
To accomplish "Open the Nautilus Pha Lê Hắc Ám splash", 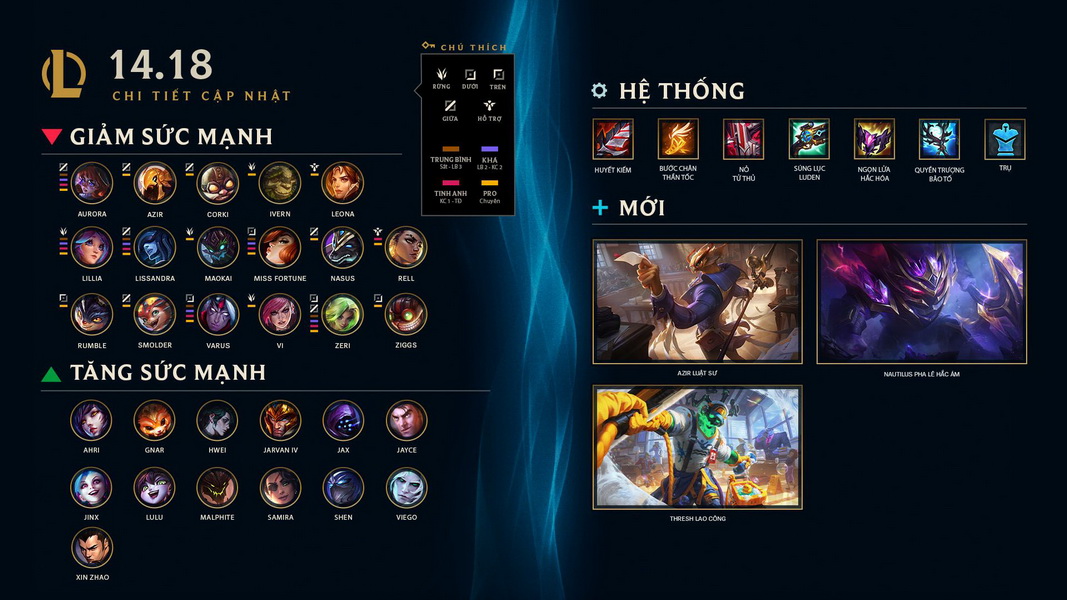I will pos(921,301).
